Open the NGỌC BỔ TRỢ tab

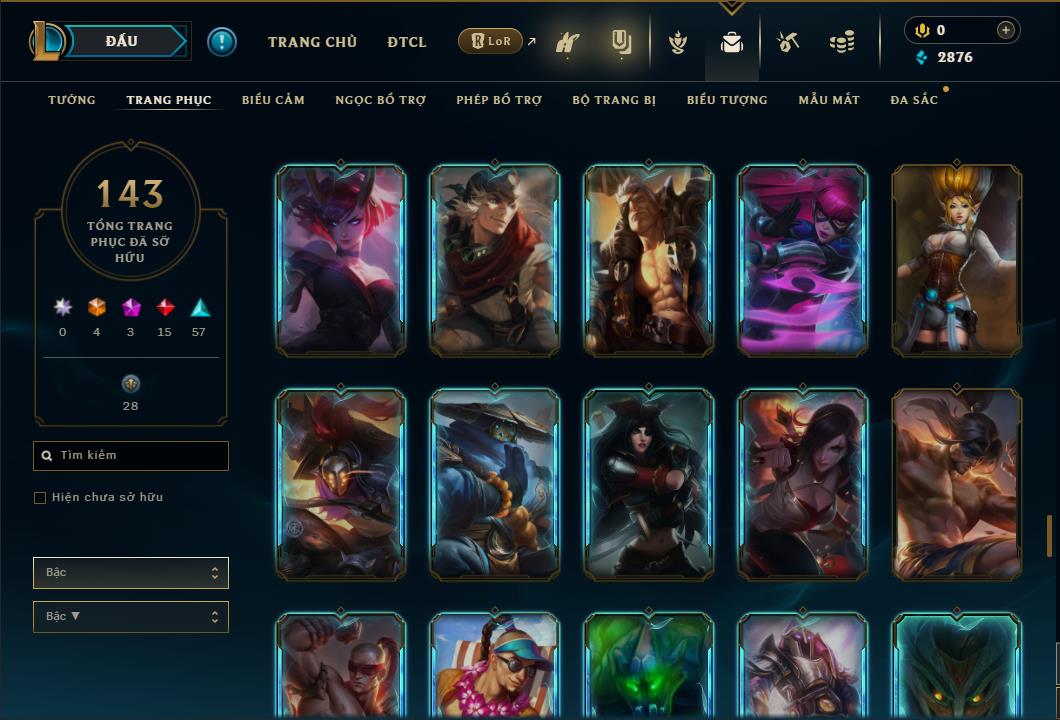(x=380, y=100)
